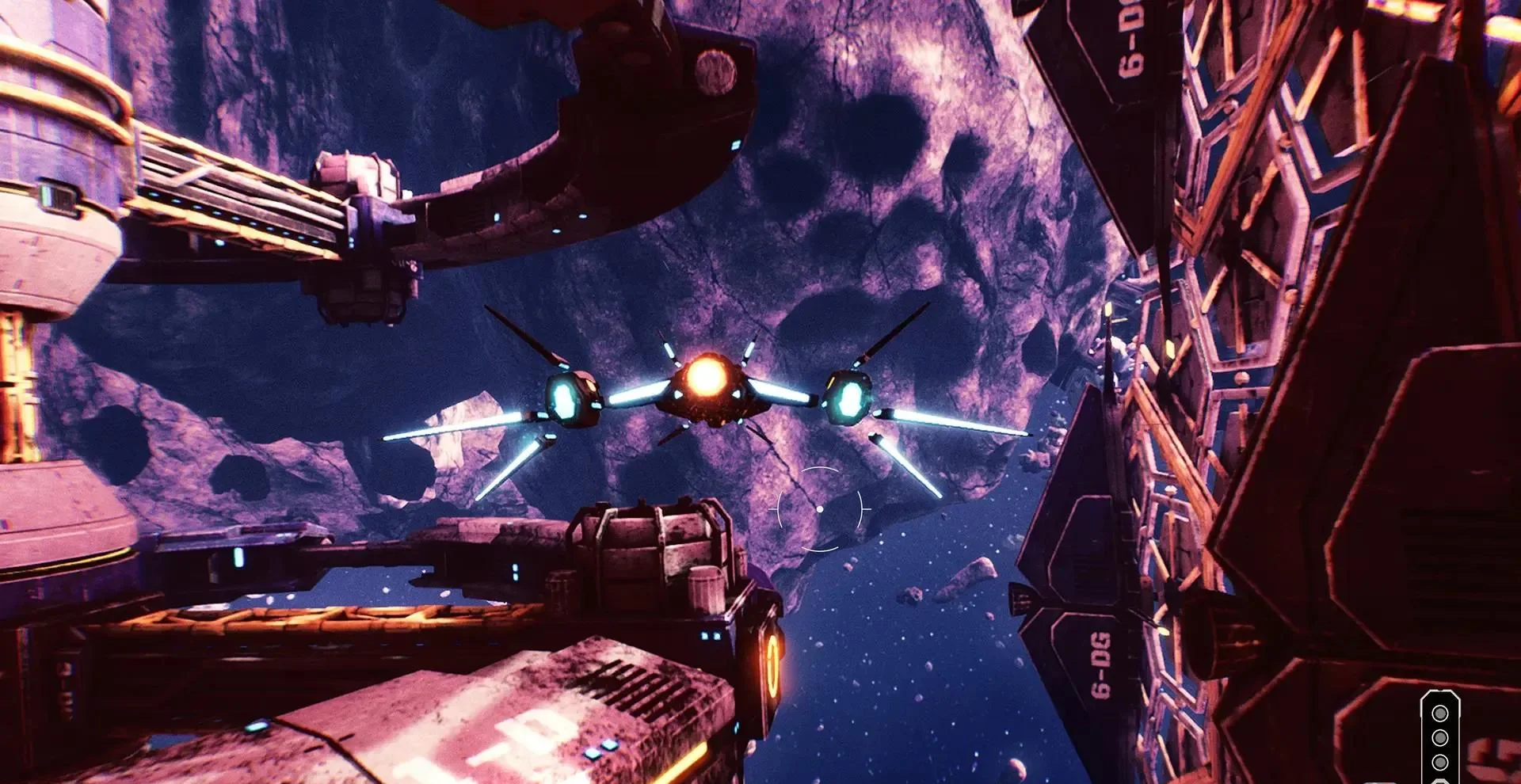Click the right tick mark of the targeting reticle
The image size is (1521, 784).
pos(867,508)
